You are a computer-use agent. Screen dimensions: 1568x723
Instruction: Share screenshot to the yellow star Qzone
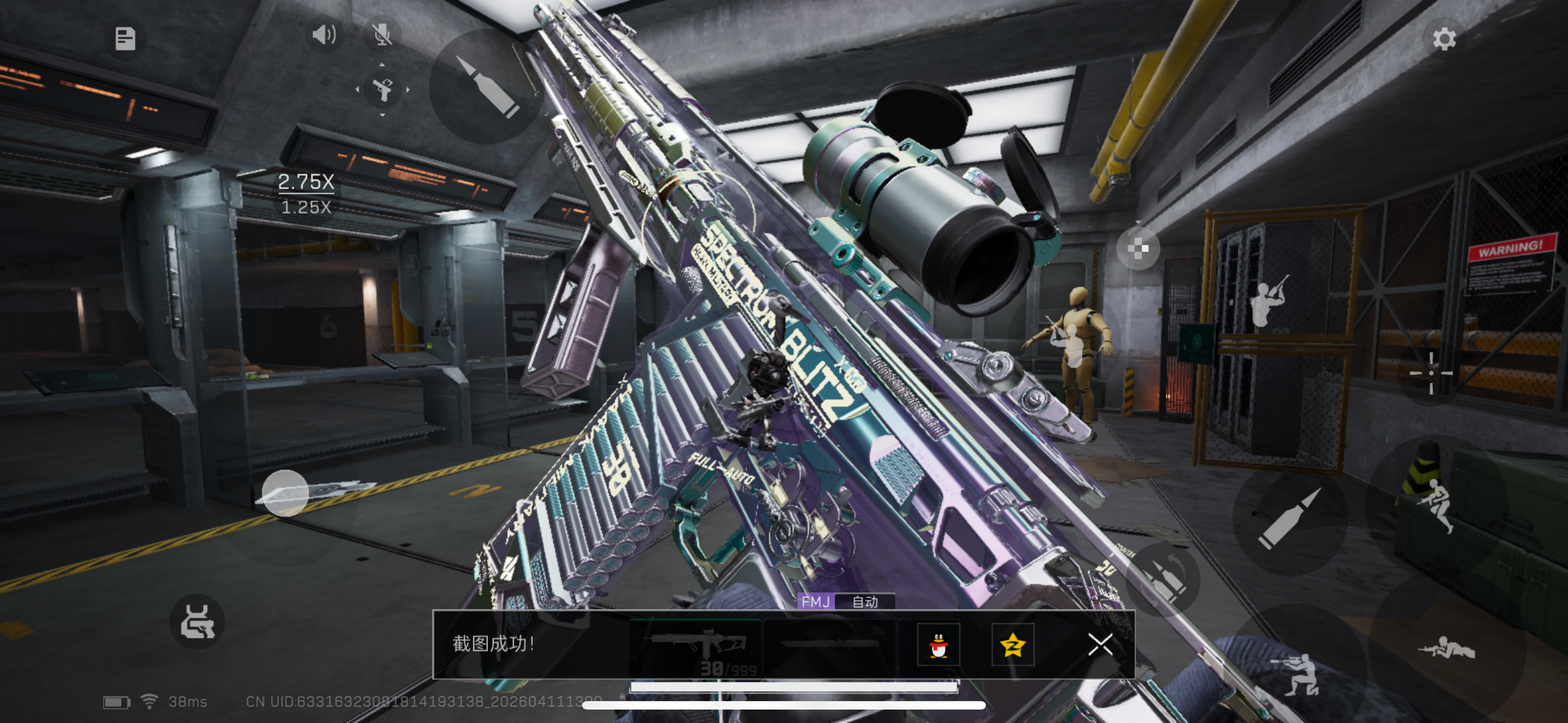click(1012, 645)
